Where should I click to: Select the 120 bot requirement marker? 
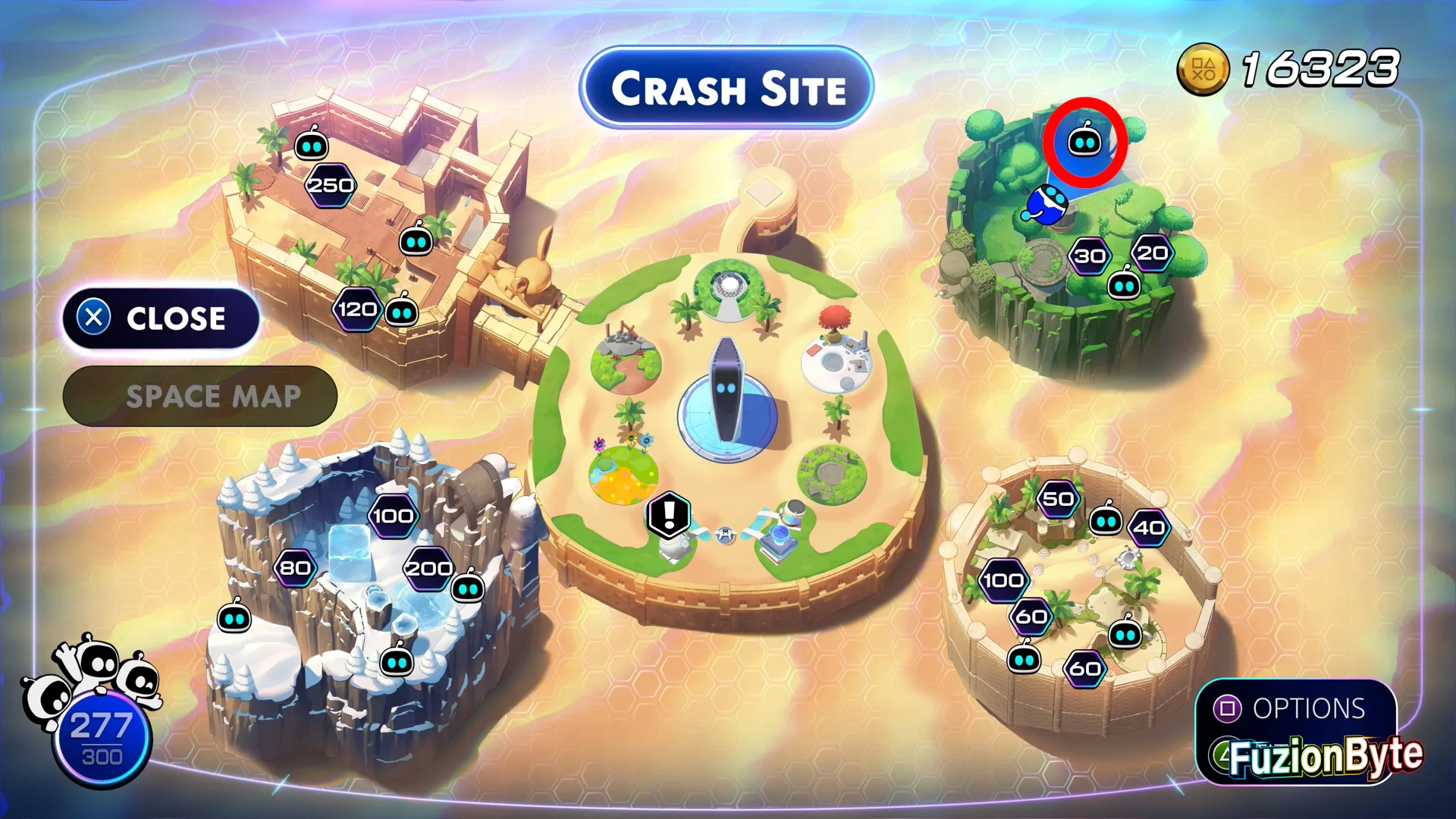[357, 309]
